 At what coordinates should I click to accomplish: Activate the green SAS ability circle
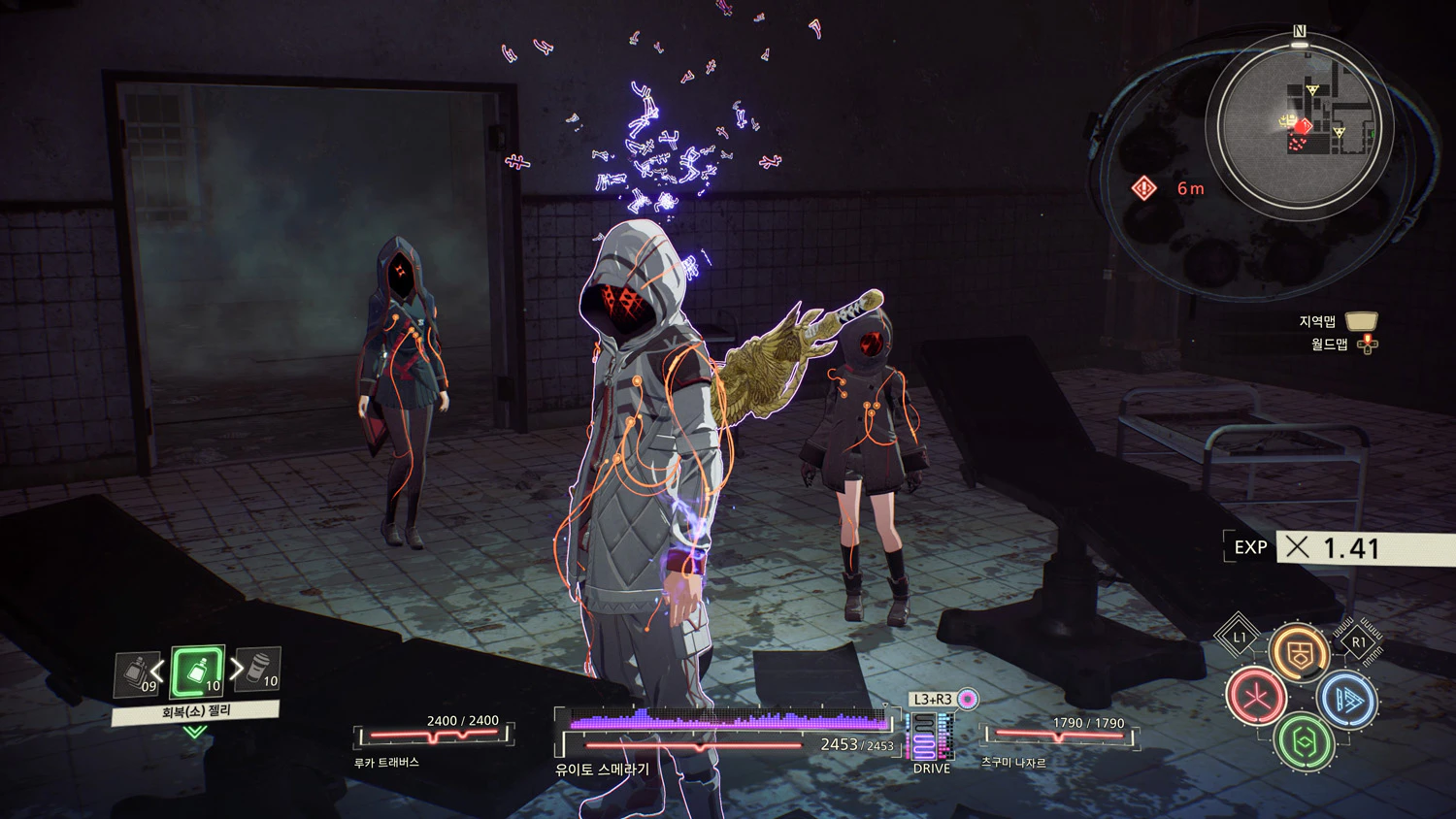pyautogui.click(x=1303, y=742)
